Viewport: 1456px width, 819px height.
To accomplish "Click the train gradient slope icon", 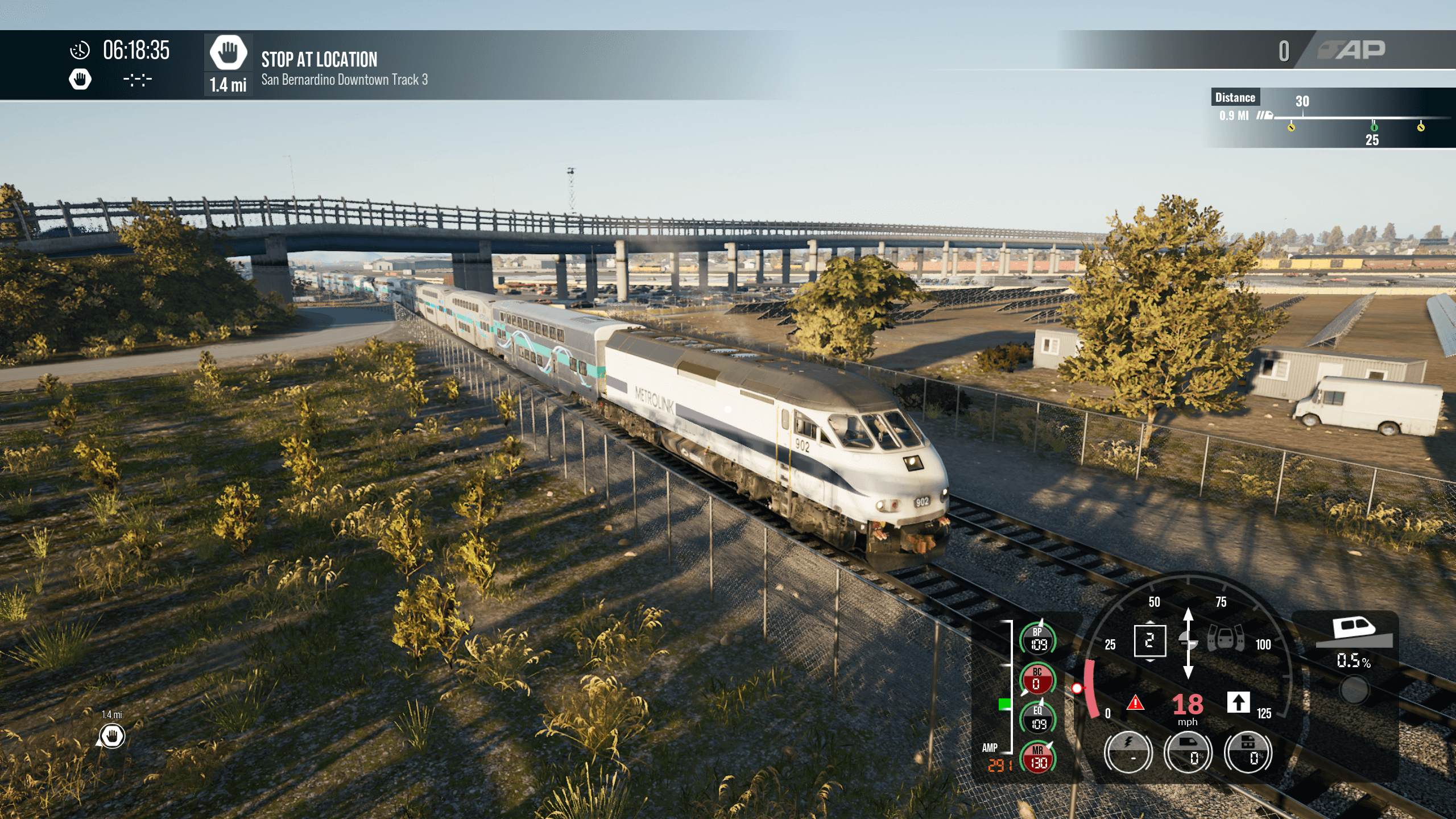I will (x=1354, y=632).
